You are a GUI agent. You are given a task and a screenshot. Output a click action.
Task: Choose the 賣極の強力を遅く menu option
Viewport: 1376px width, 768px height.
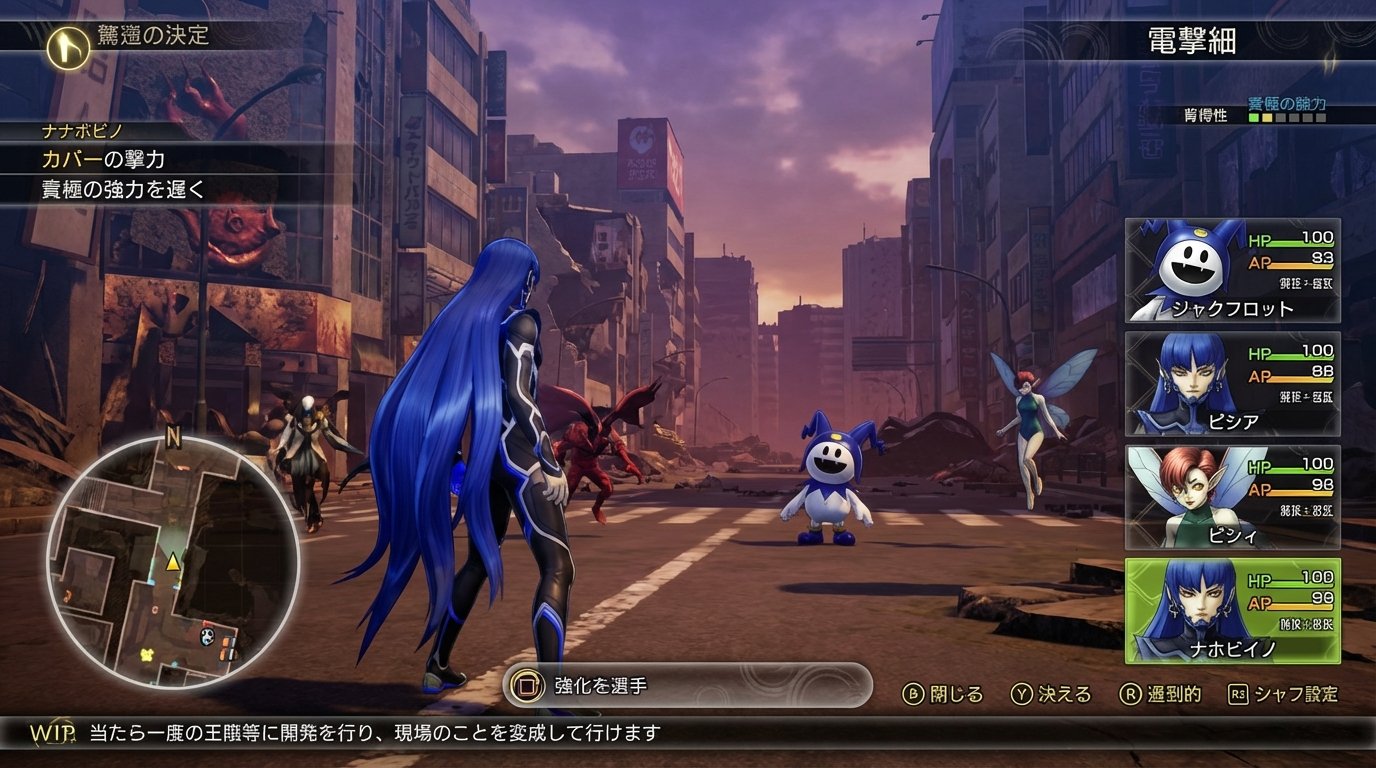[x=120, y=186]
